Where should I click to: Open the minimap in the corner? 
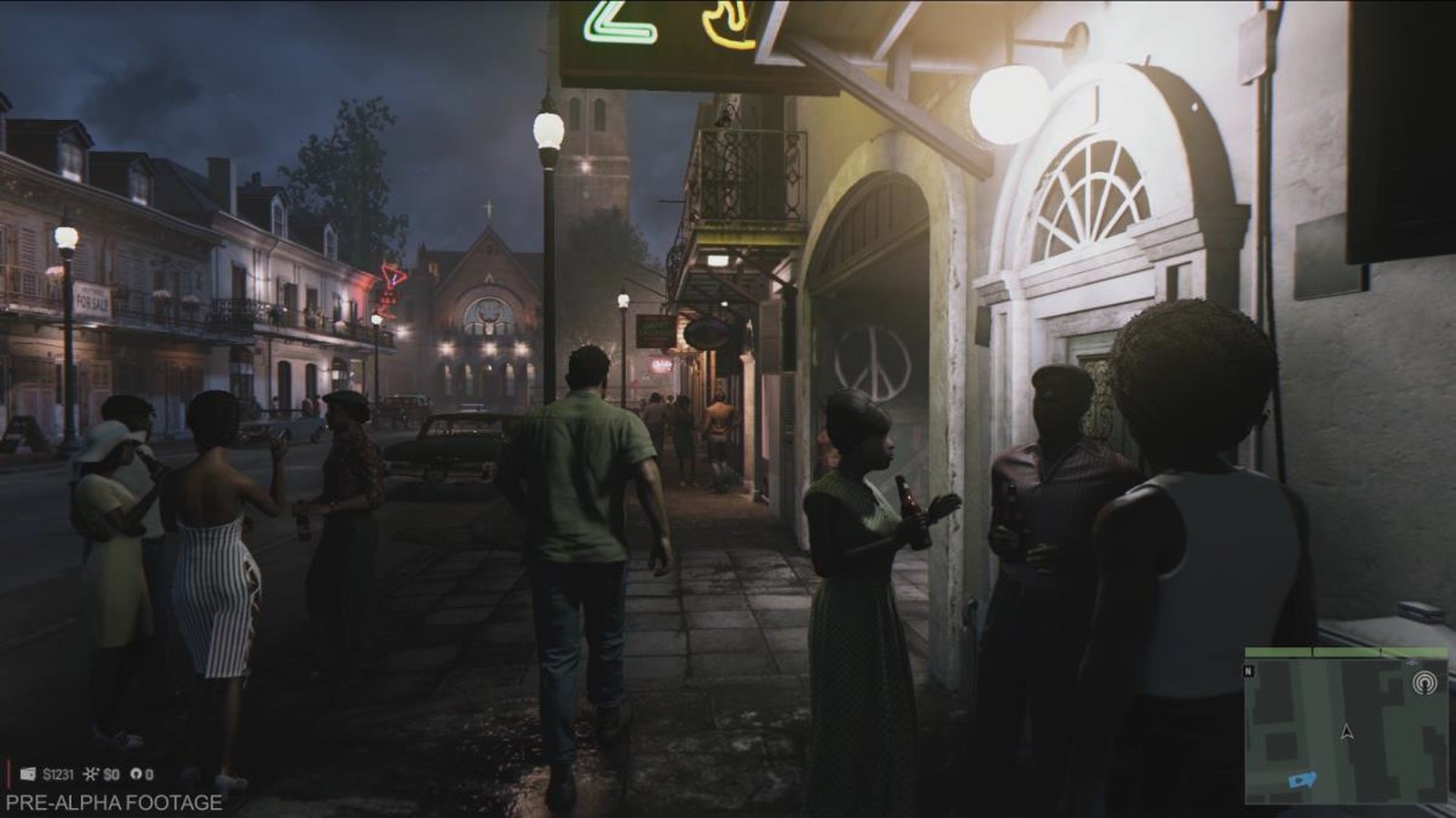1347,728
